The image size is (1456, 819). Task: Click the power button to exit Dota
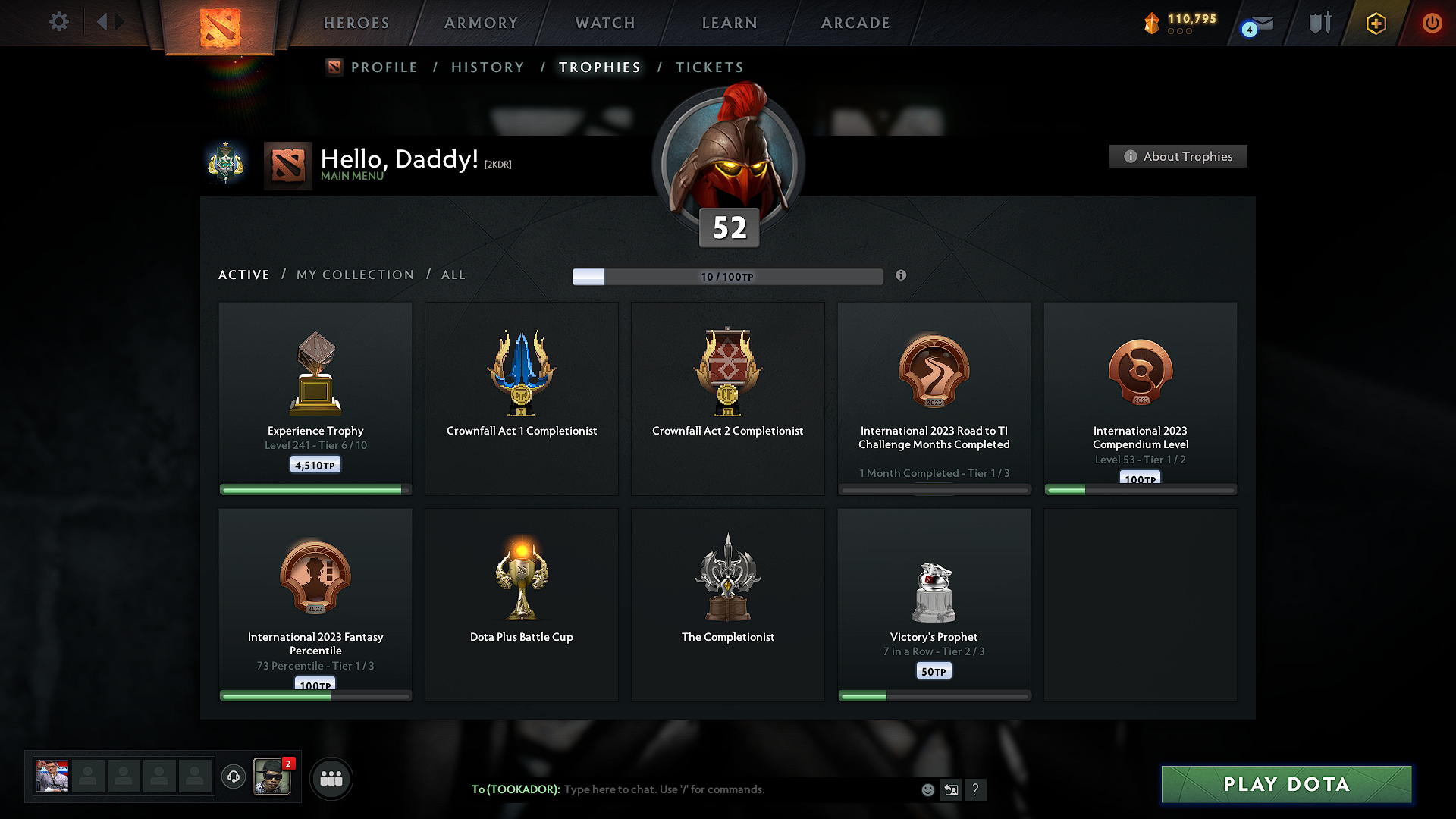pos(1432,23)
